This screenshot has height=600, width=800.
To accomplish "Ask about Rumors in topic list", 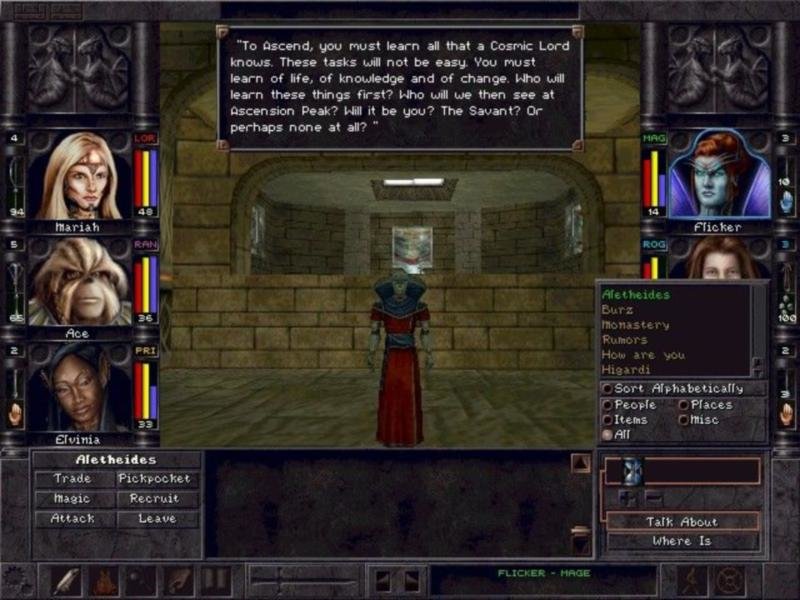I will pos(625,340).
